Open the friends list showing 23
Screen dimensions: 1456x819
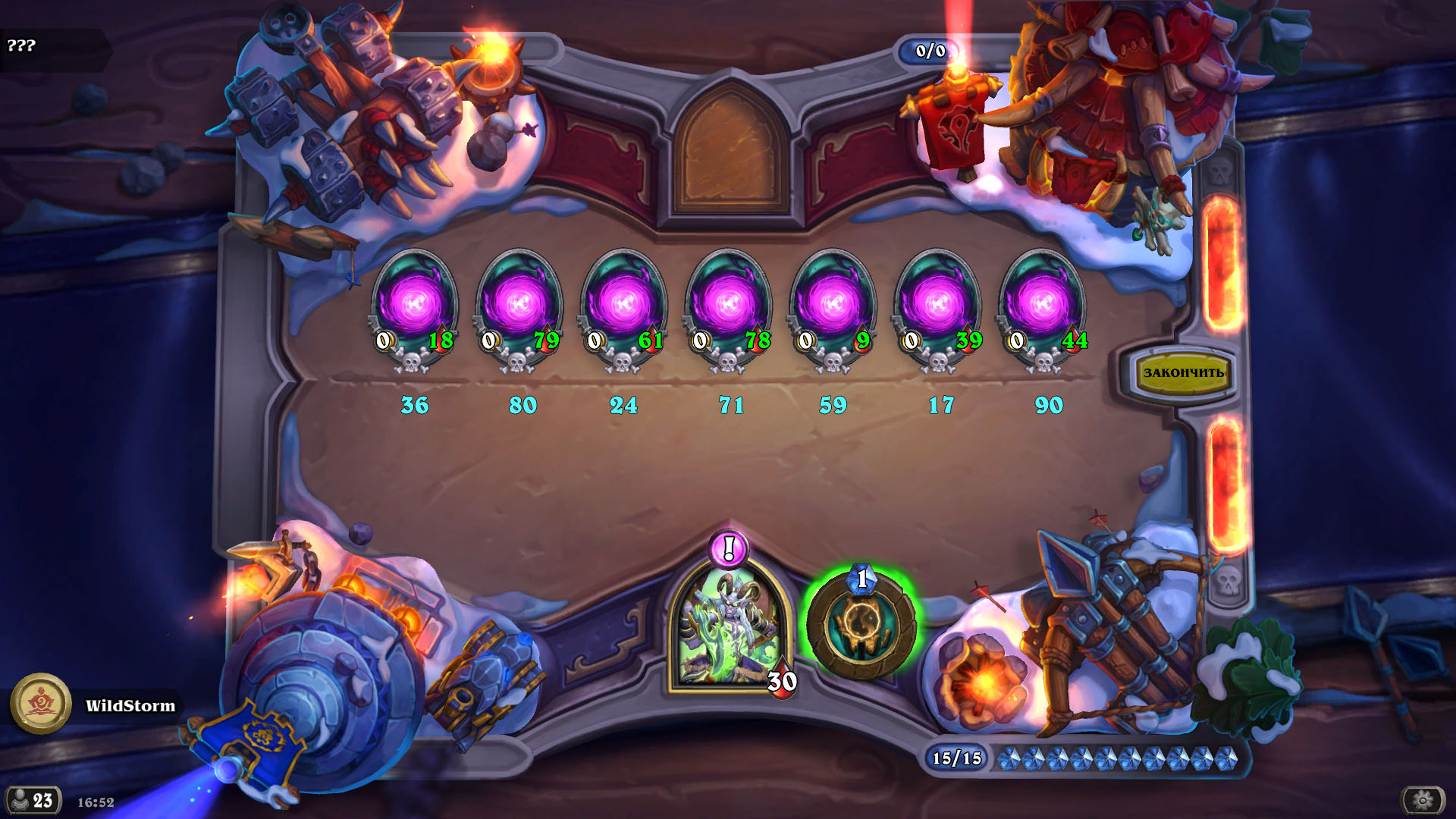33,800
